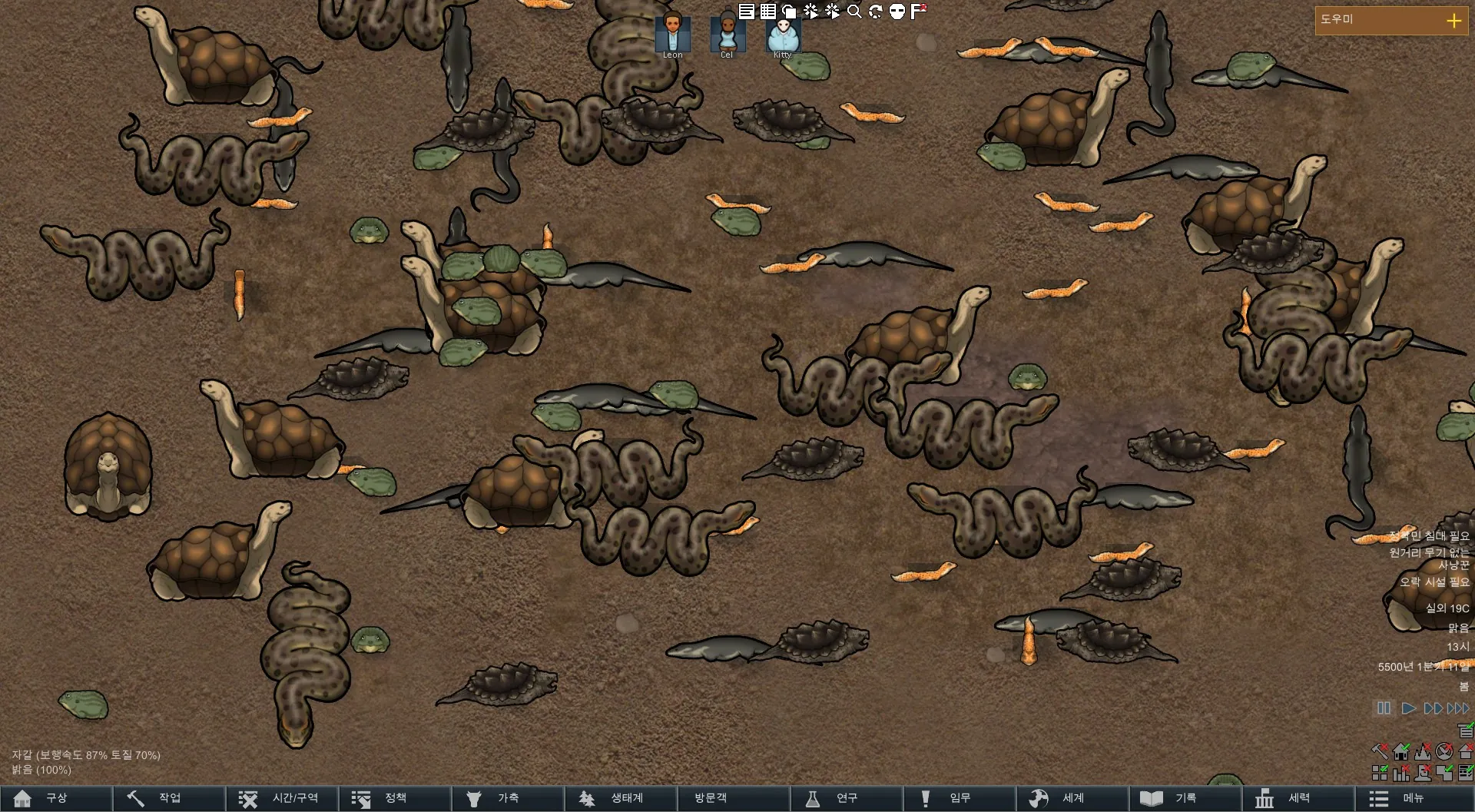The image size is (1475, 812).
Task: Click the 원거리 무기 없는 사냥꾼 alert
Action: (x=1430, y=558)
